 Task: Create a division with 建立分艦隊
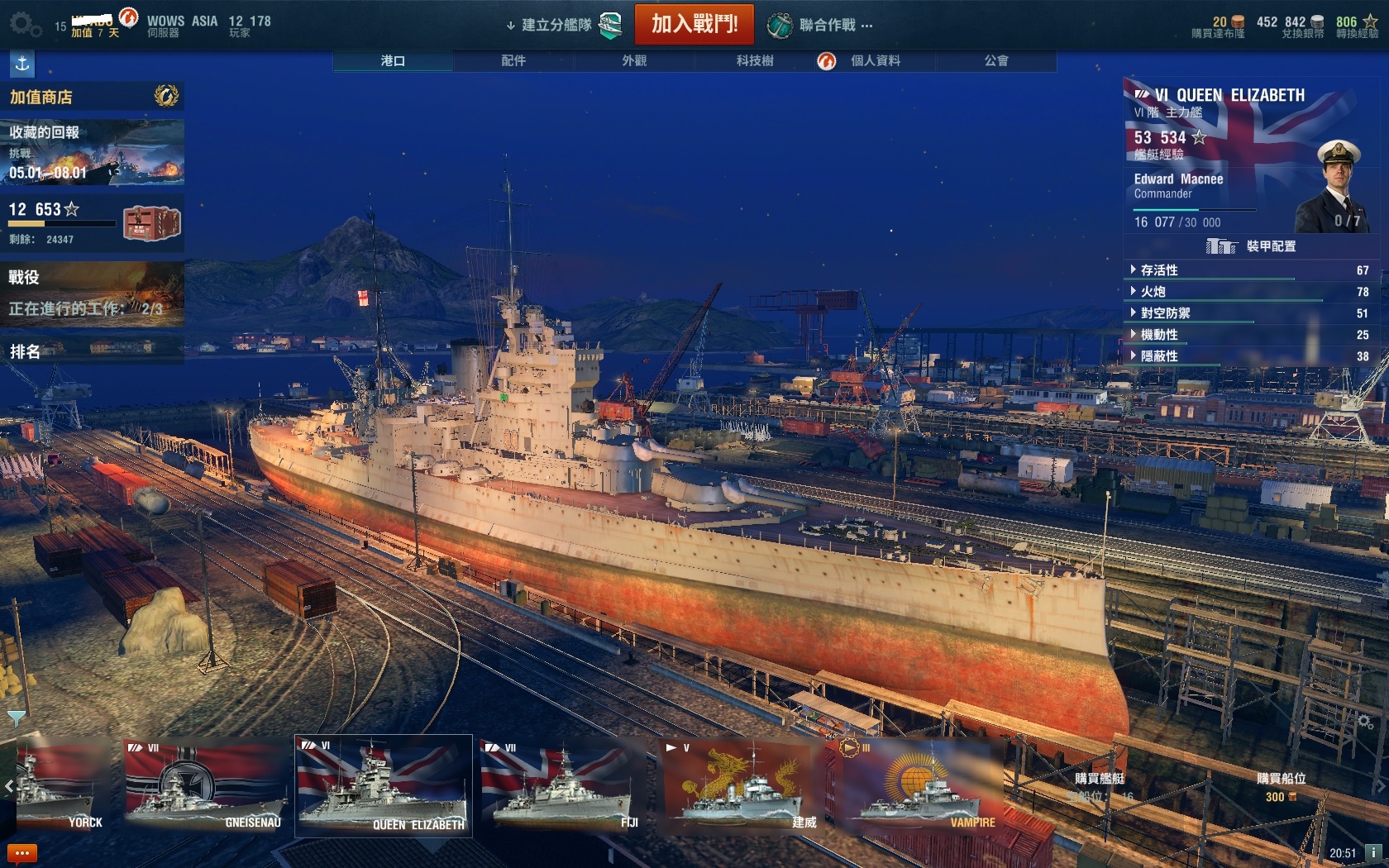[x=556, y=25]
